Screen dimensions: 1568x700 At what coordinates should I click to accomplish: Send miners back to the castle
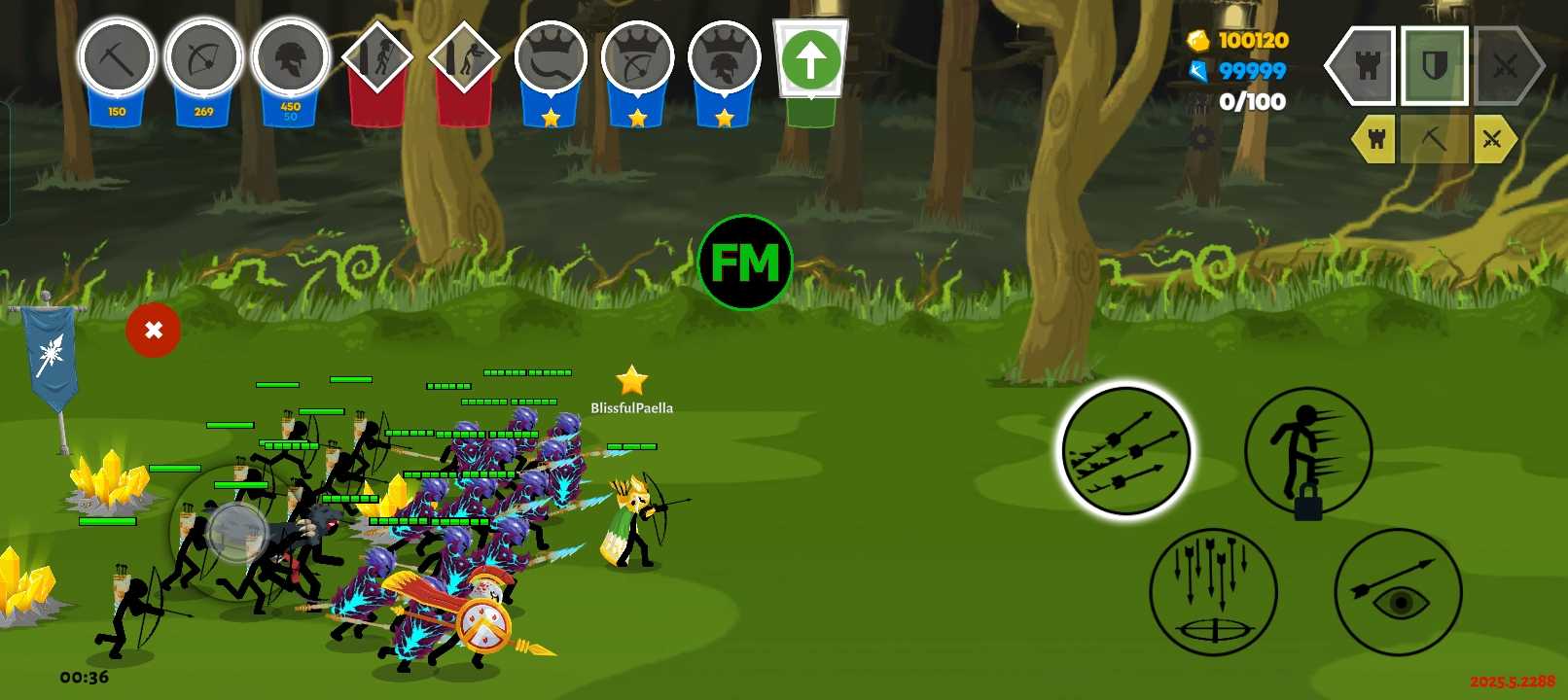click(x=1375, y=139)
